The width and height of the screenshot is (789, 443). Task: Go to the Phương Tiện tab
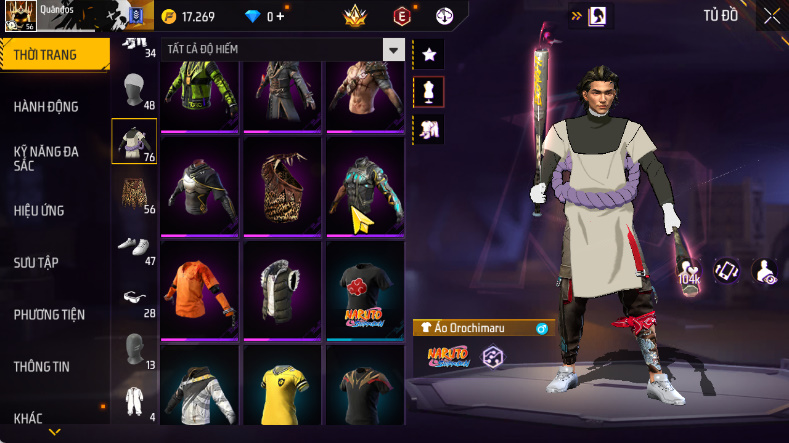coord(49,314)
